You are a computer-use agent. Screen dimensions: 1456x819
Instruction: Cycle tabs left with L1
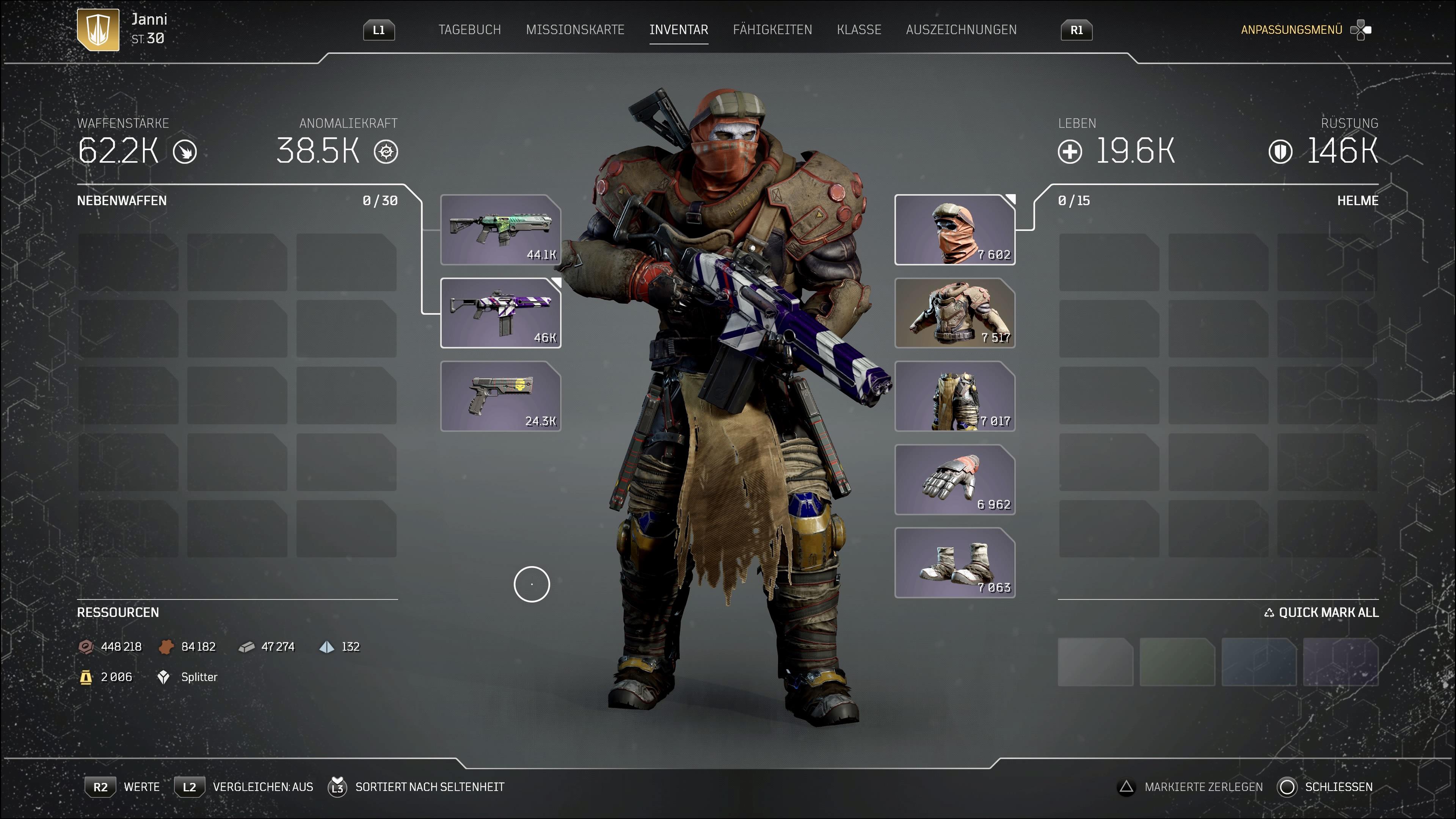(379, 30)
